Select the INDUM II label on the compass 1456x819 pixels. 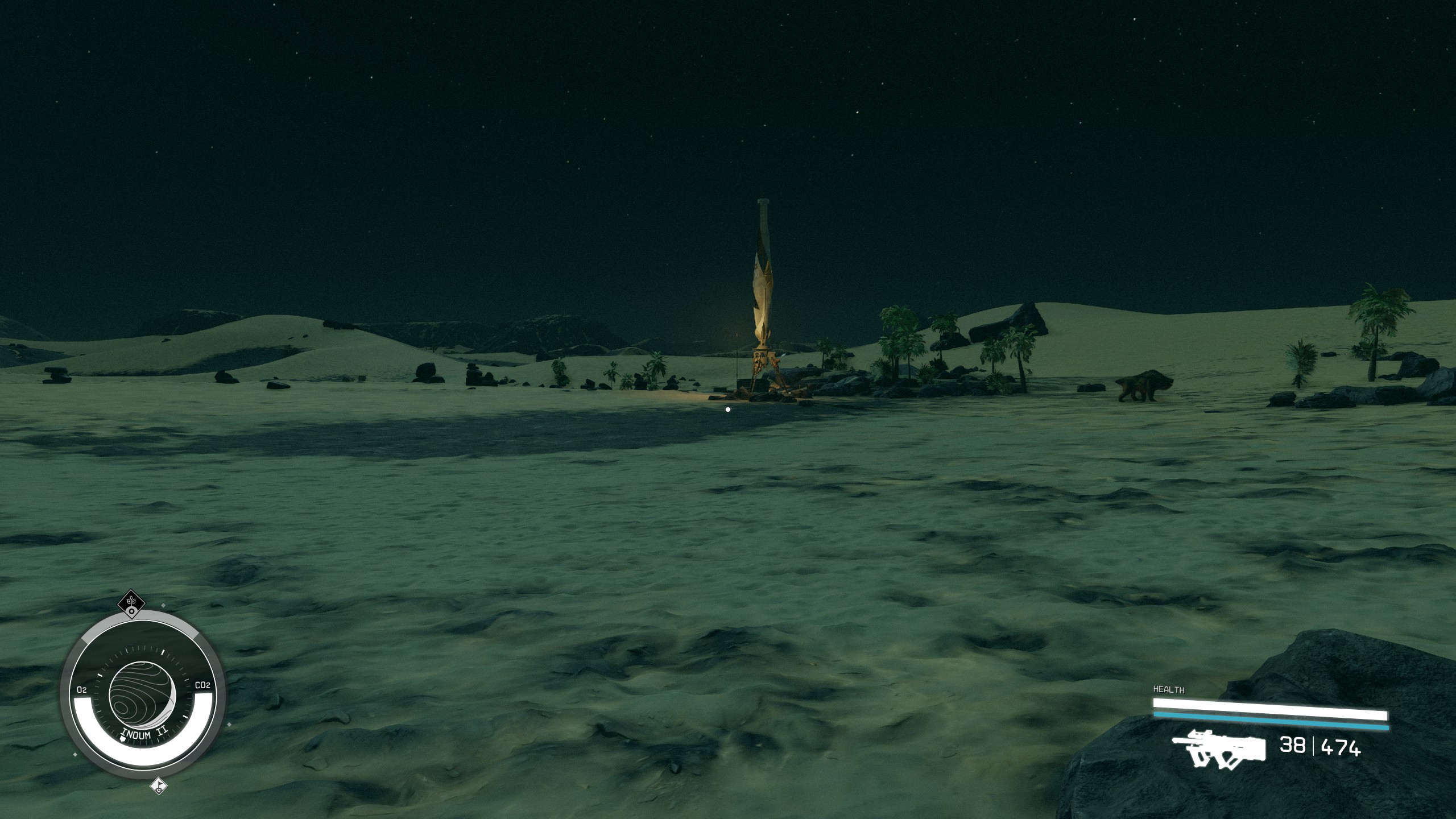[143, 733]
